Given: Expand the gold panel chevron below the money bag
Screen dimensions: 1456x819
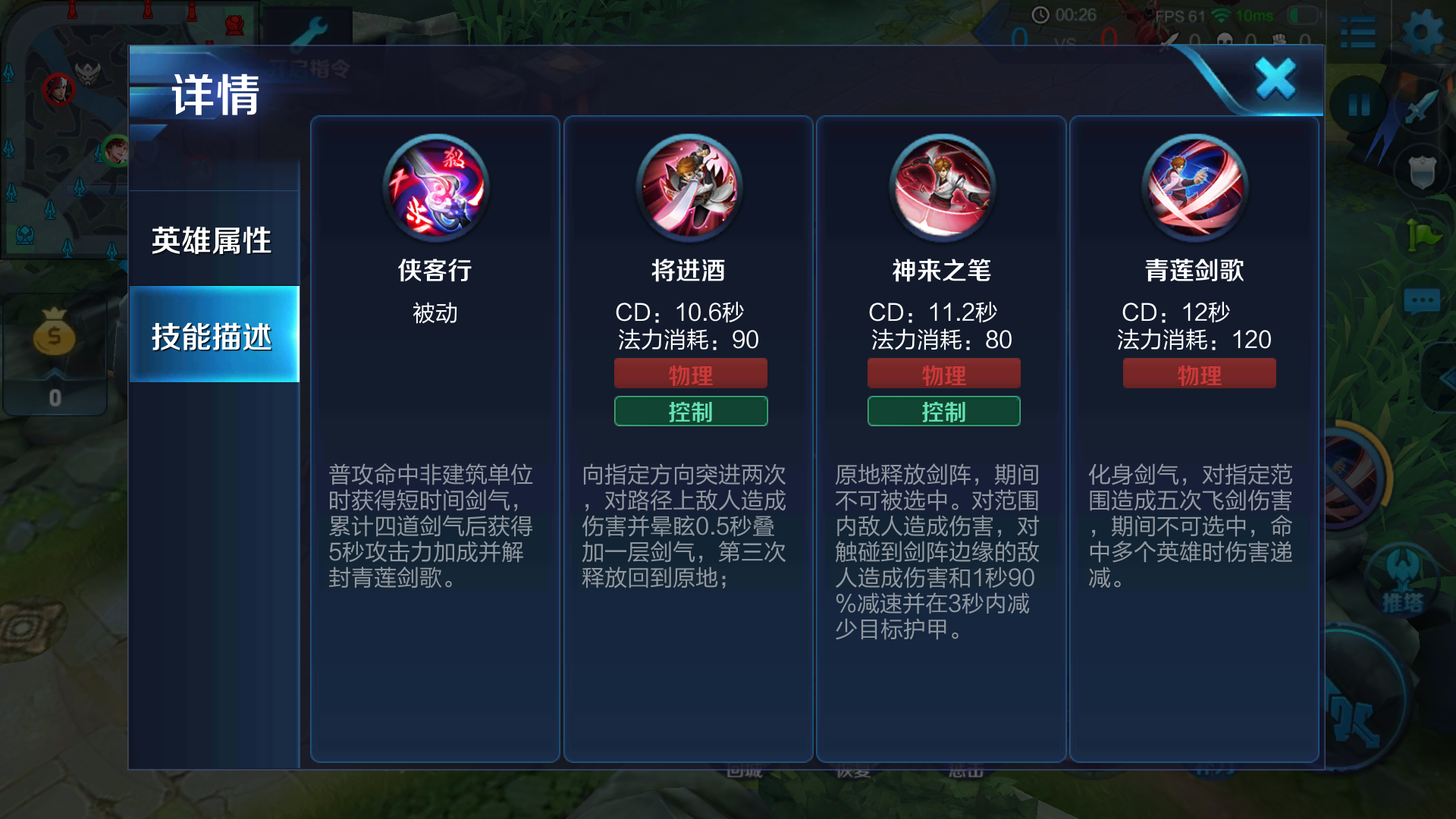Looking at the screenshot, I should click(x=55, y=372).
